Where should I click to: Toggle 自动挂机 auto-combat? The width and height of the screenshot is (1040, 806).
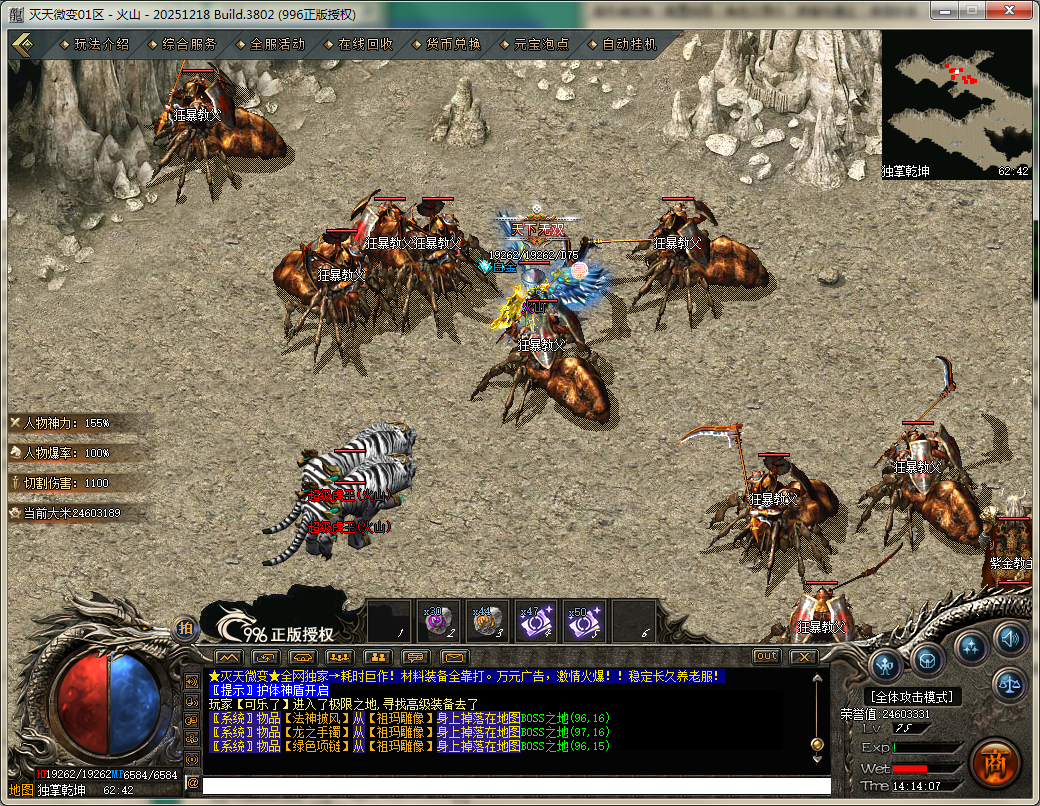(629, 44)
